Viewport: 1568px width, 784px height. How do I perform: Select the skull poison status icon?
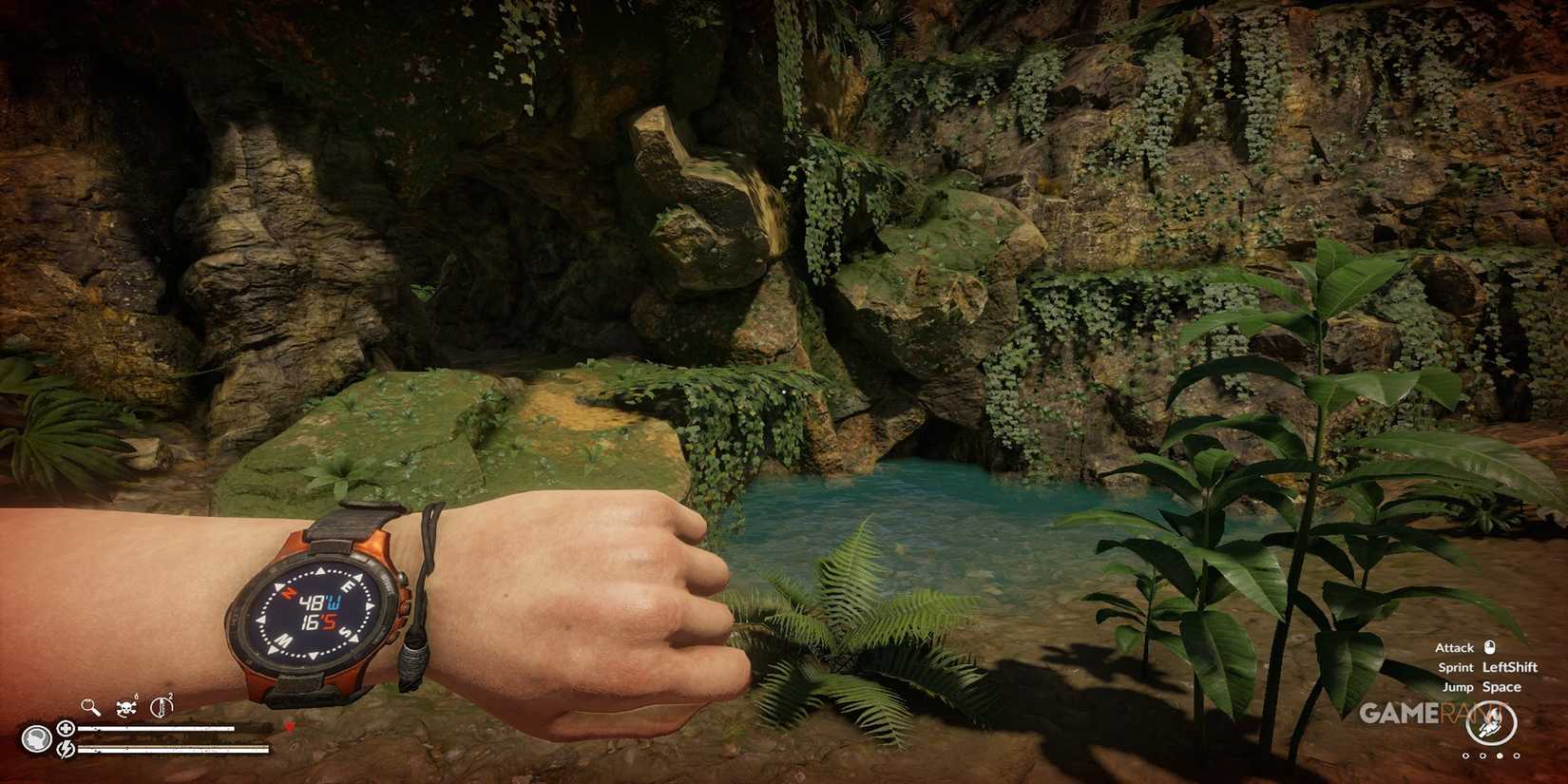(125, 708)
